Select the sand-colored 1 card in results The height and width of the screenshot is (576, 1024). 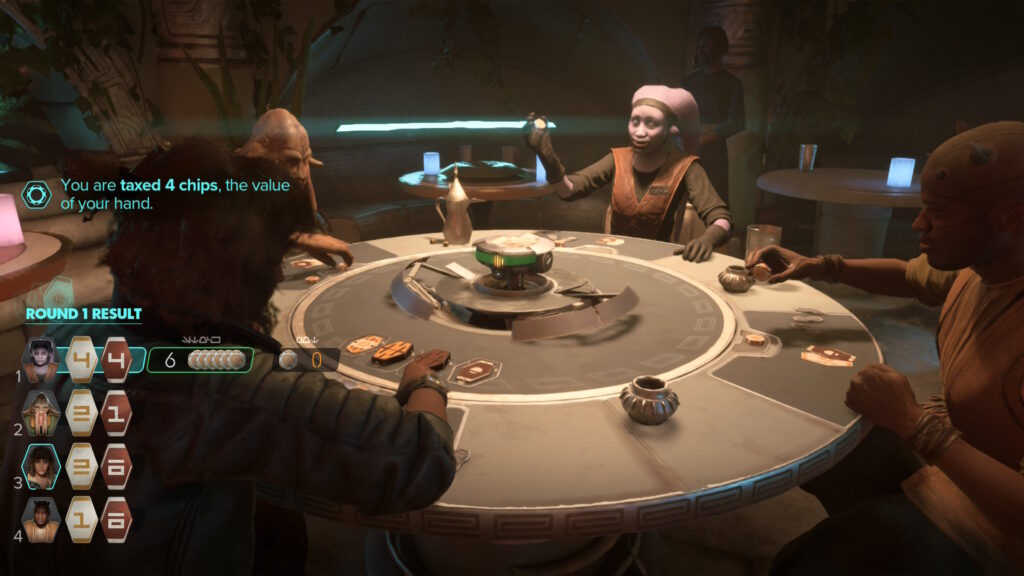pos(82,519)
